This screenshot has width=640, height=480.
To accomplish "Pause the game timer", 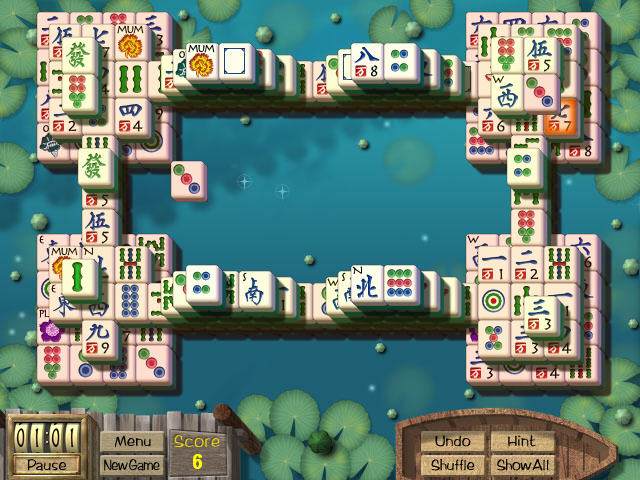I will tap(46, 465).
